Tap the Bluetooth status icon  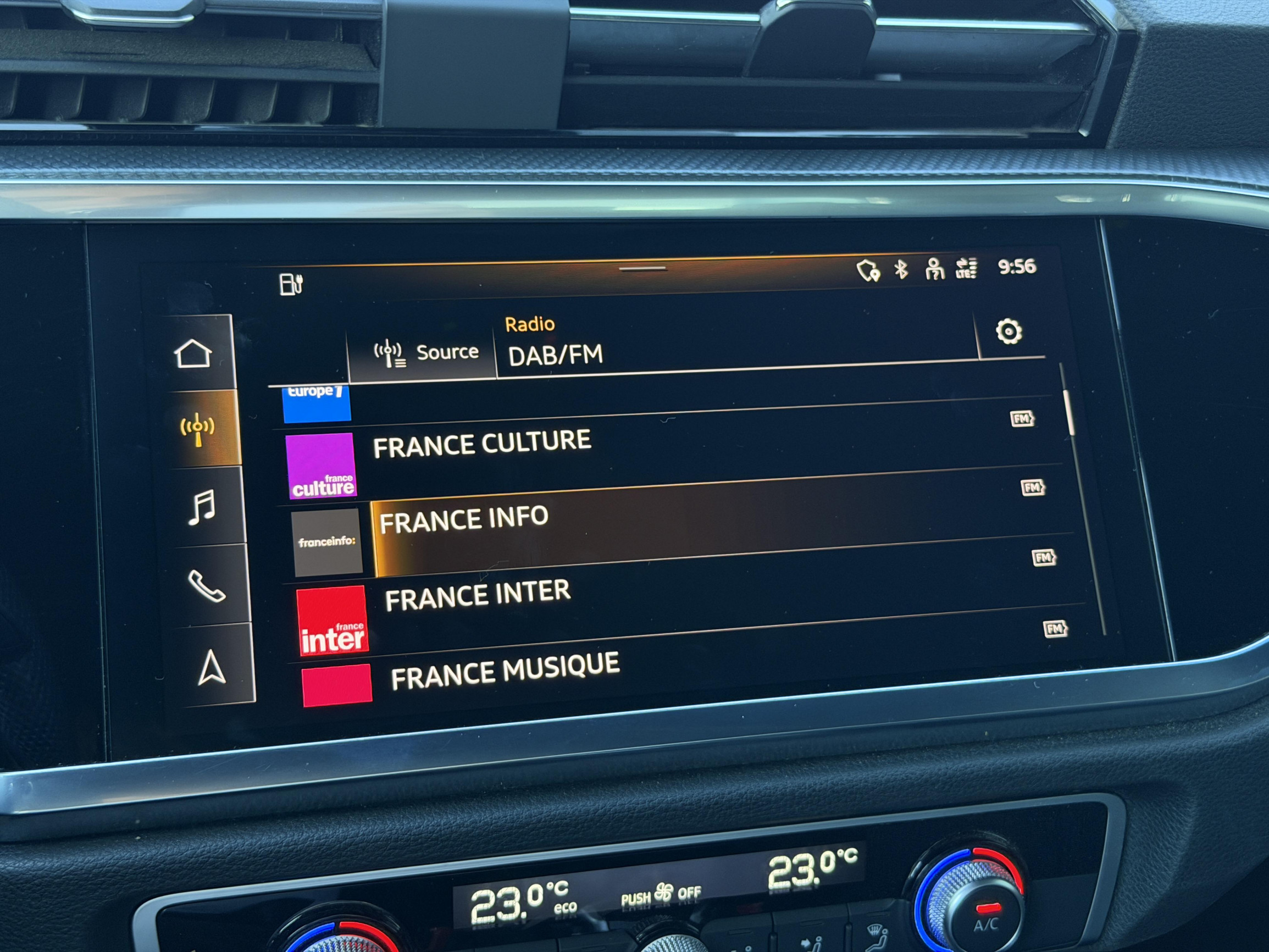pyautogui.click(x=901, y=269)
